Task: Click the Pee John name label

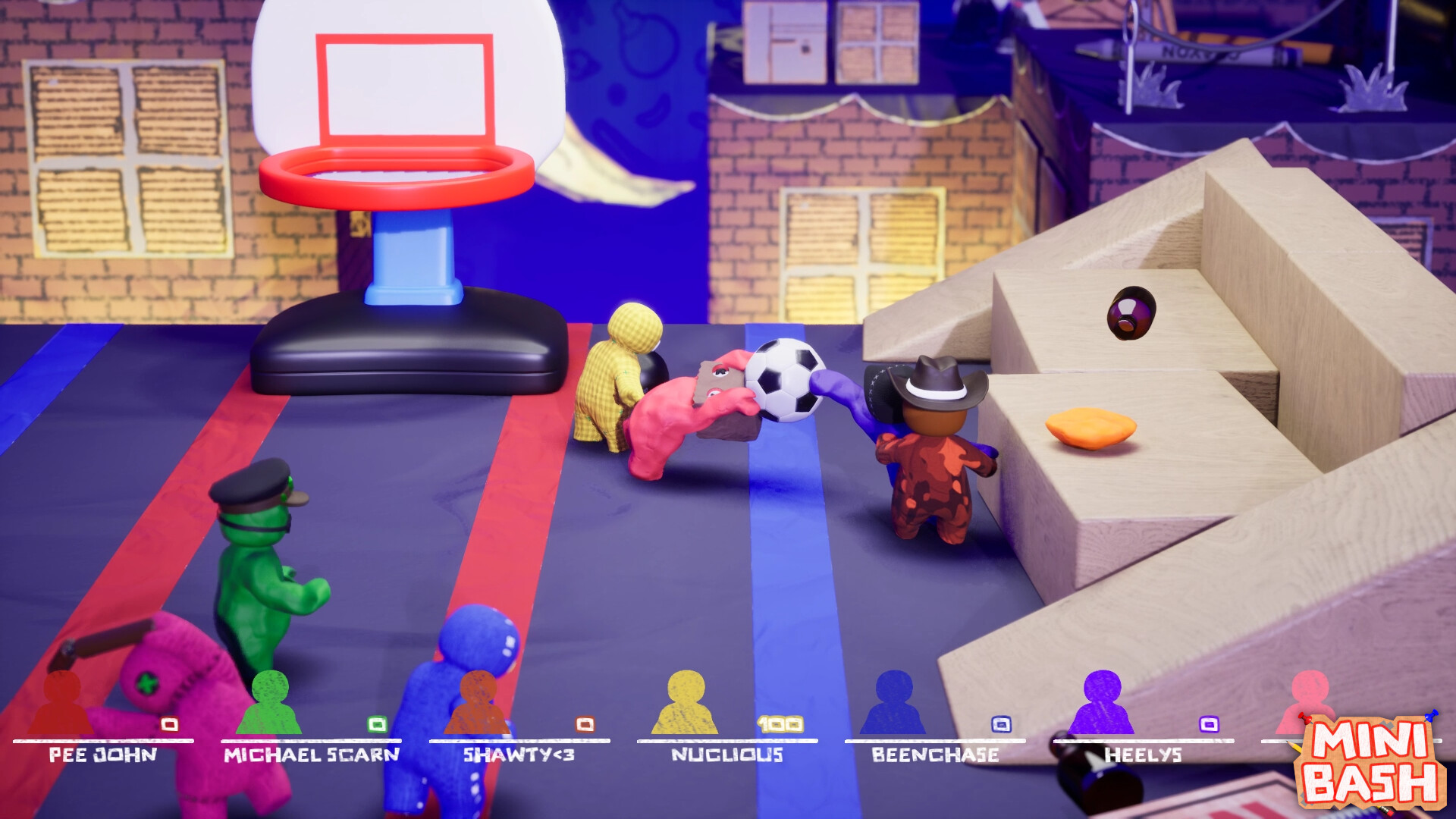Action: 102,755
